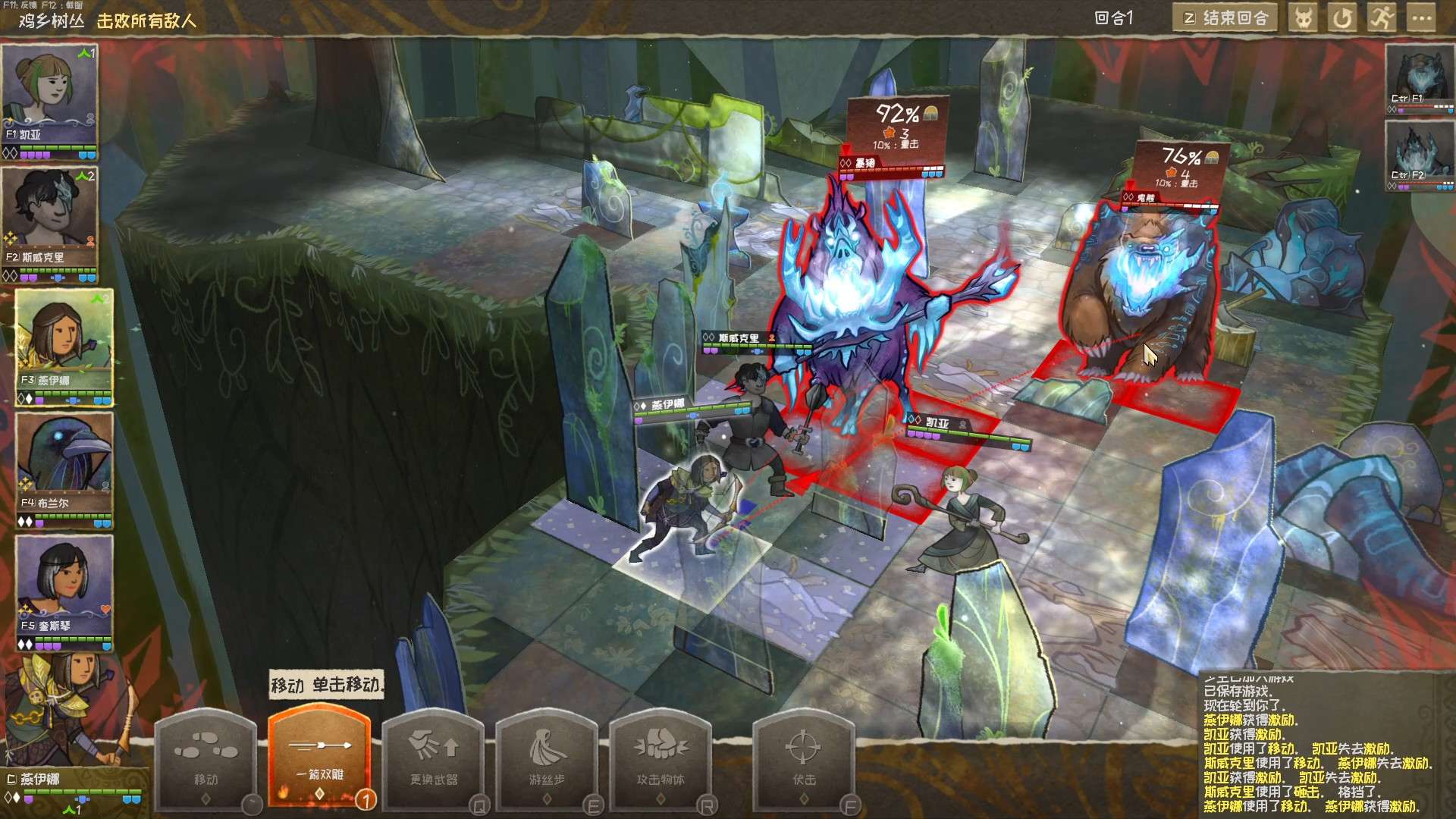Activate the 游丝步 cloak ability
This screenshot has width=1456, height=819.
(547, 758)
